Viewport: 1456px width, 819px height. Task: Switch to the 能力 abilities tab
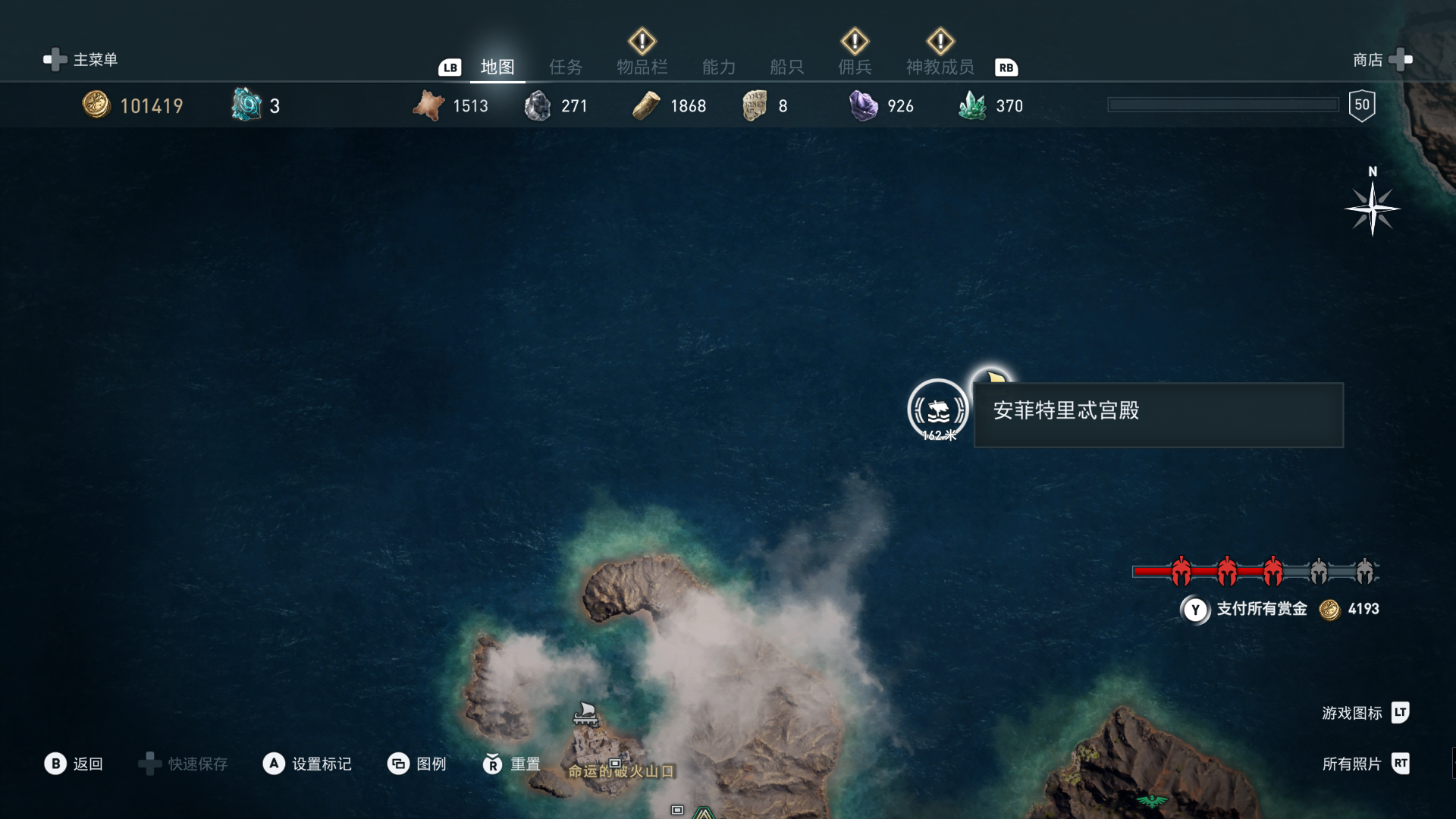tap(719, 67)
